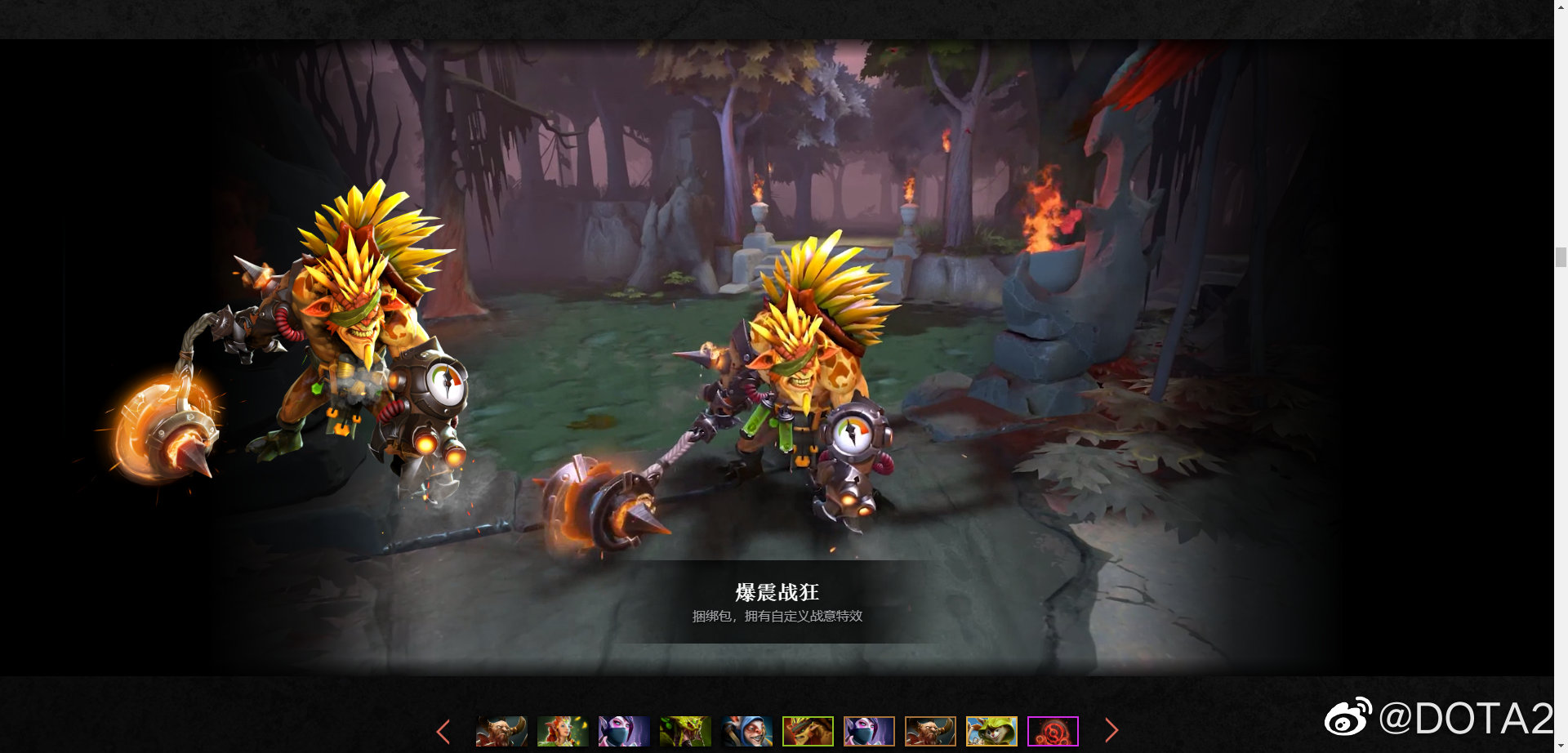Click the left carousel arrow
The height and width of the screenshot is (753, 1568).
click(443, 730)
